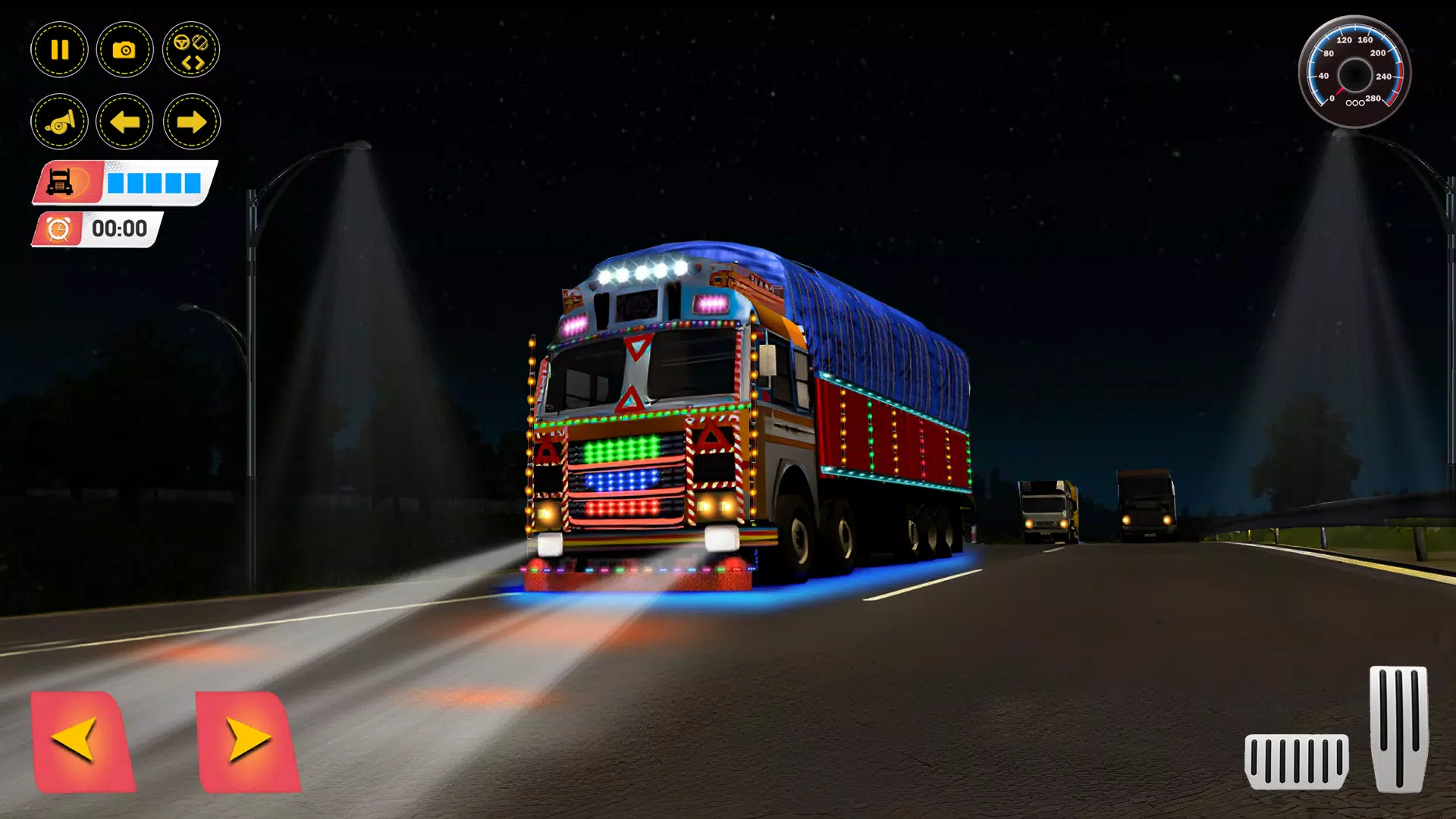Tap the tilt control symbol in mode switcher
The width and height of the screenshot is (1456, 819).
pos(200,42)
